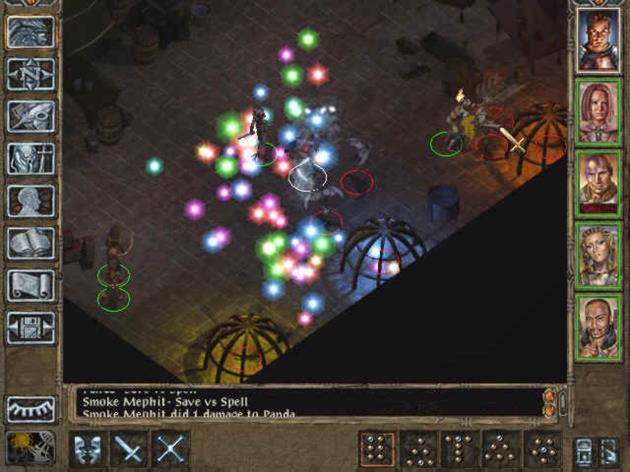Open the inventory screen button
This screenshot has height=472, width=630.
tap(31, 158)
